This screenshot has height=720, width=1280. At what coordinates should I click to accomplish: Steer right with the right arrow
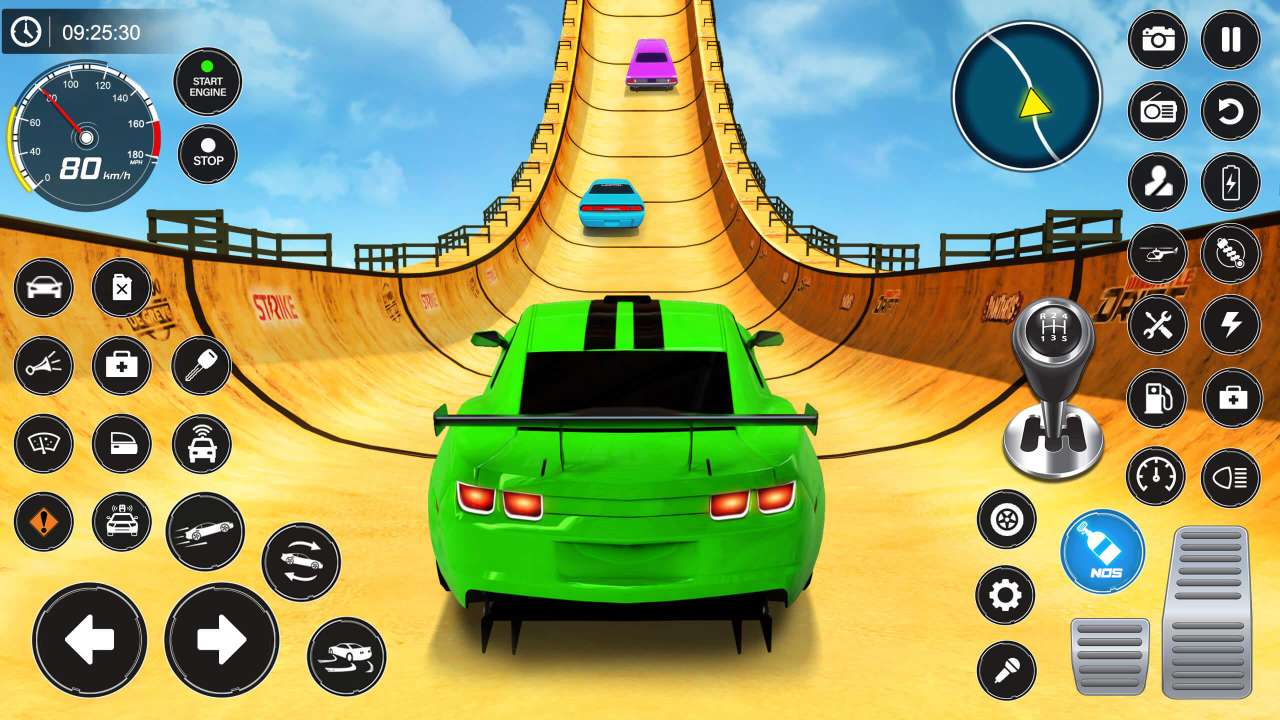pos(221,640)
